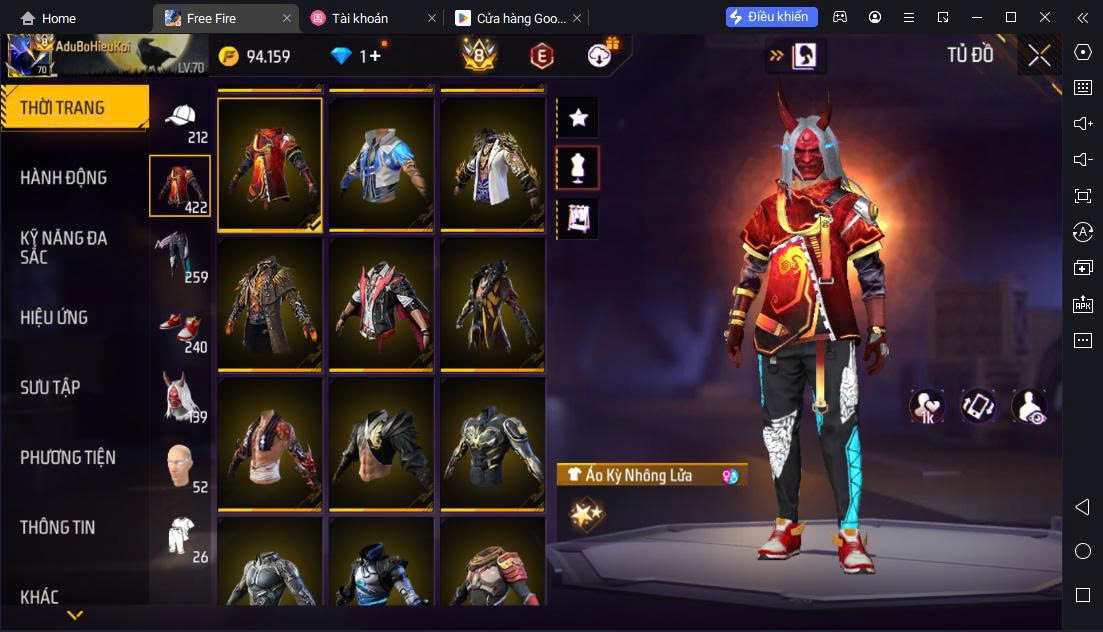Close the wardrobe with the X button
The width and height of the screenshot is (1103, 632).
click(x=1039, y=55)
